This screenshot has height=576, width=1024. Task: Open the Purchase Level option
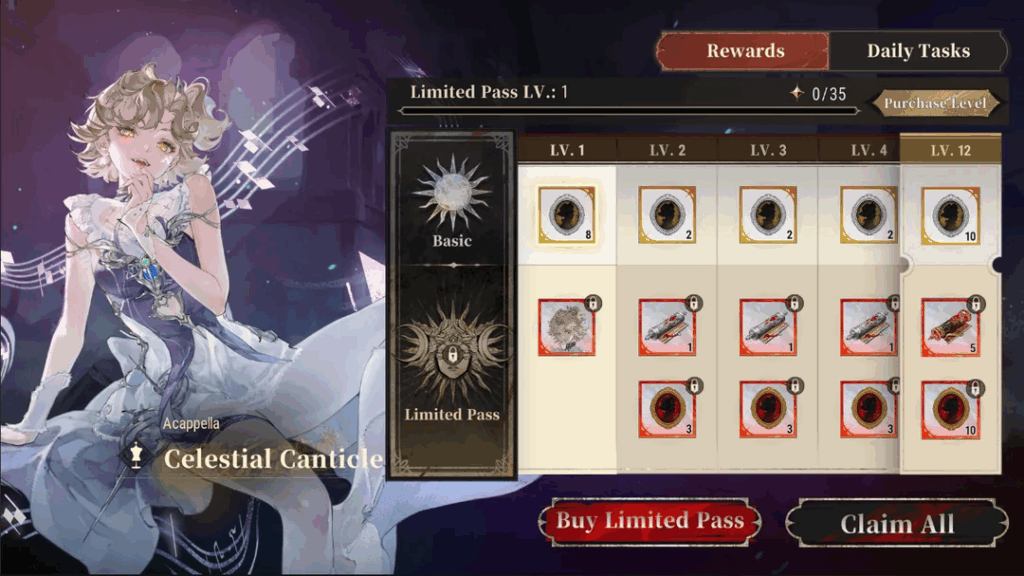(x=935, y=103)
